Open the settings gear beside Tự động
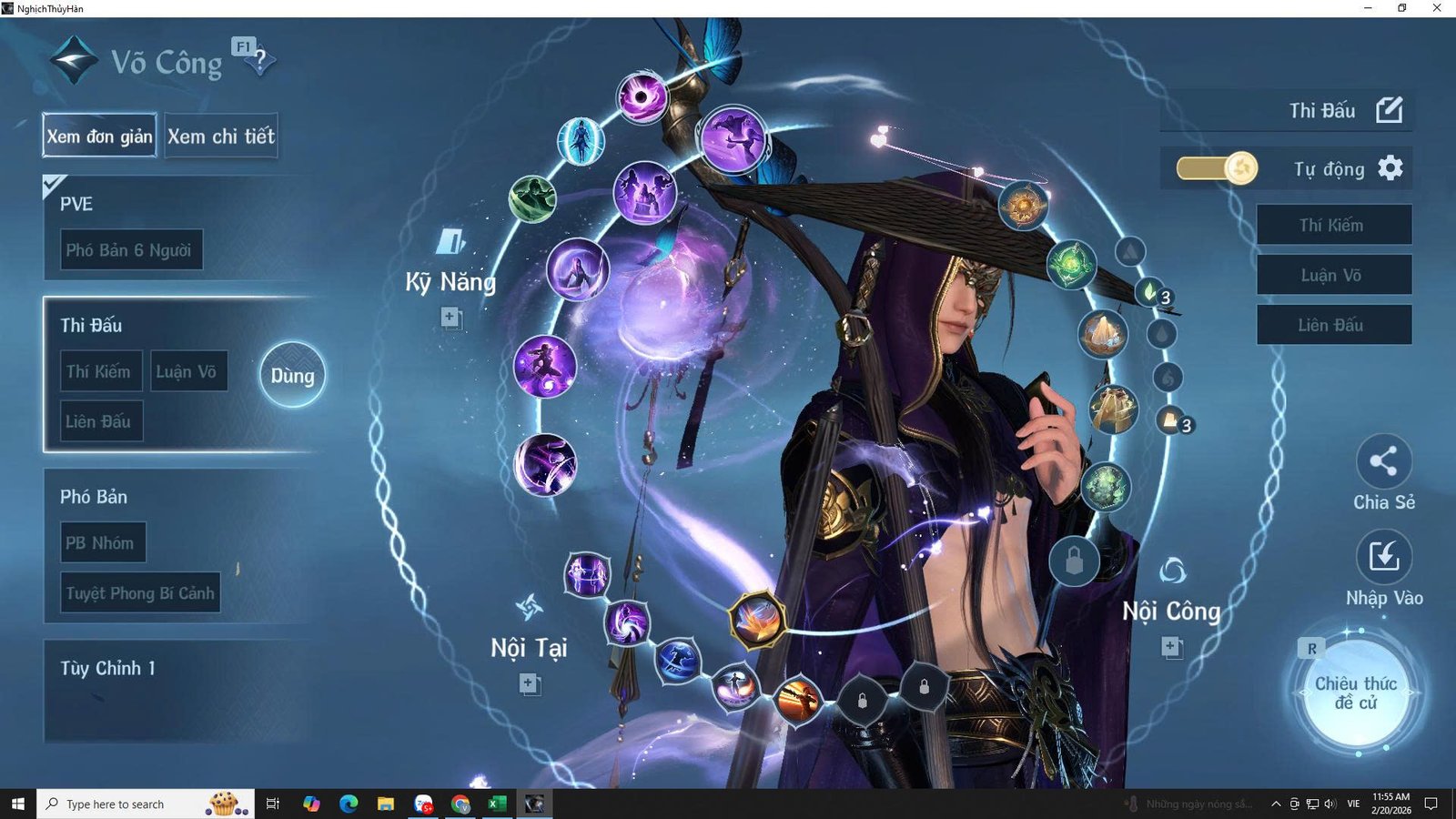This screenshot has height=819, width=1456. tap(1392, 169)
